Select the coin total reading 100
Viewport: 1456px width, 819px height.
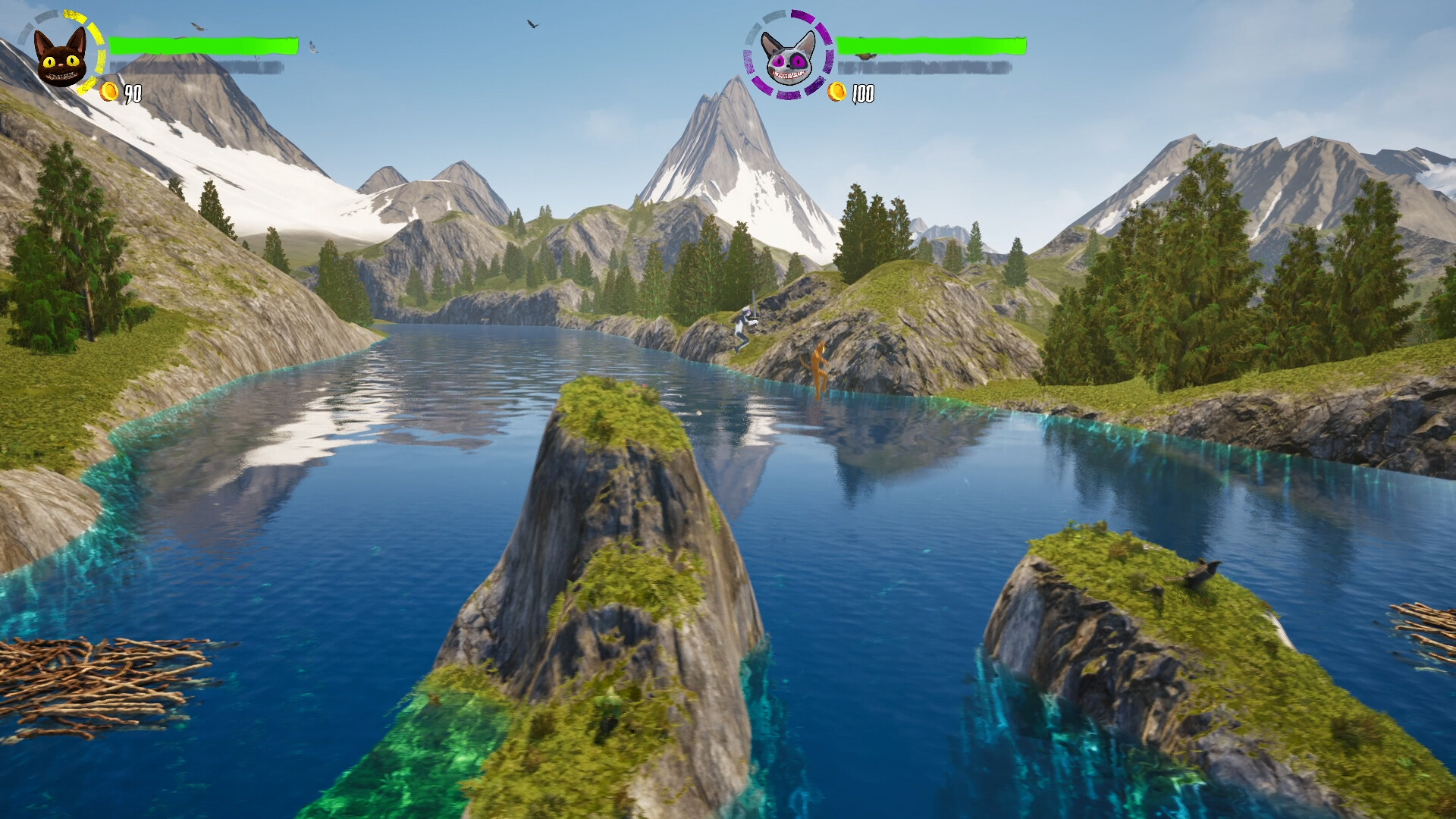864,95
